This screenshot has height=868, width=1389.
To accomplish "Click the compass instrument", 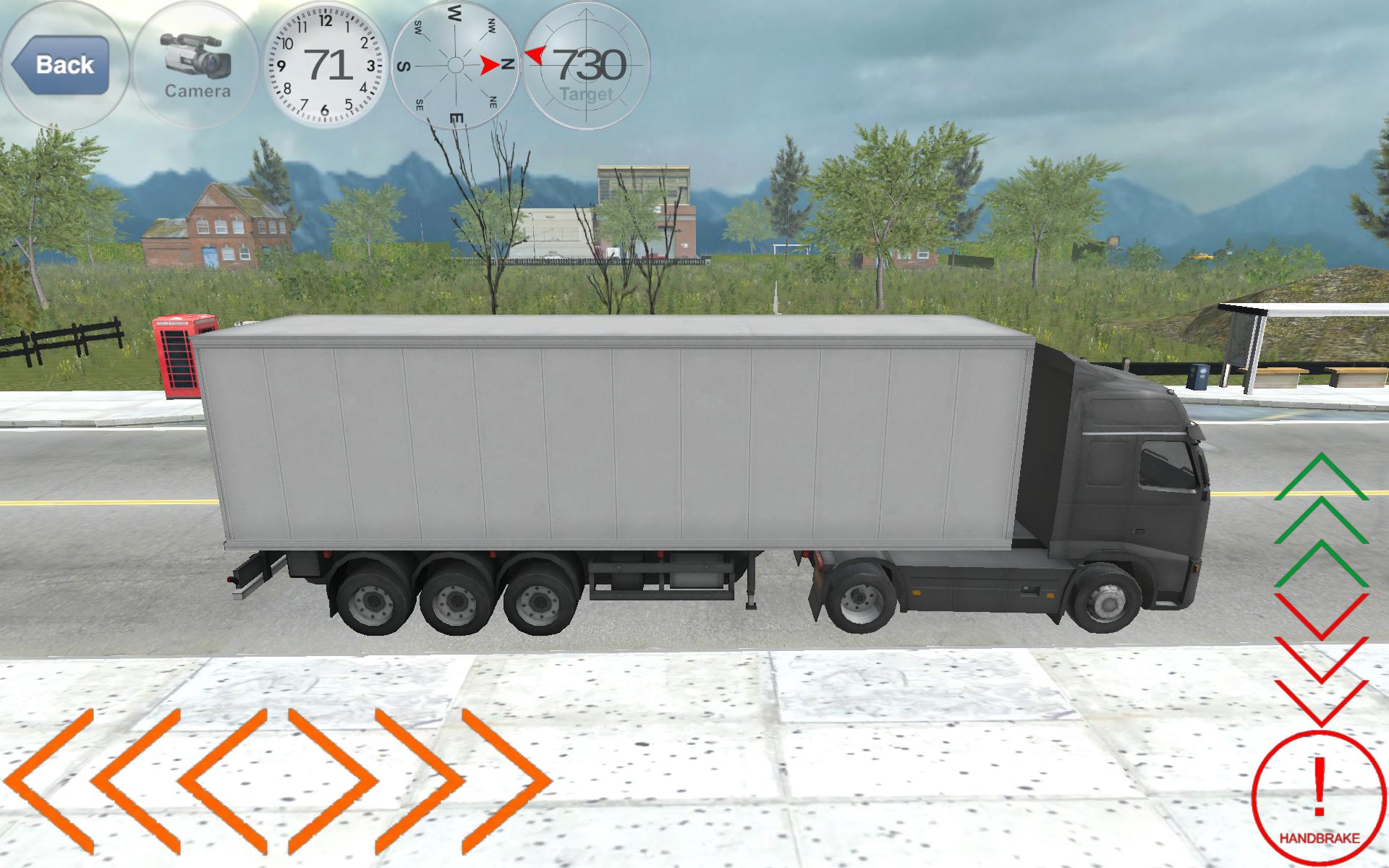I will pos(454,65).
